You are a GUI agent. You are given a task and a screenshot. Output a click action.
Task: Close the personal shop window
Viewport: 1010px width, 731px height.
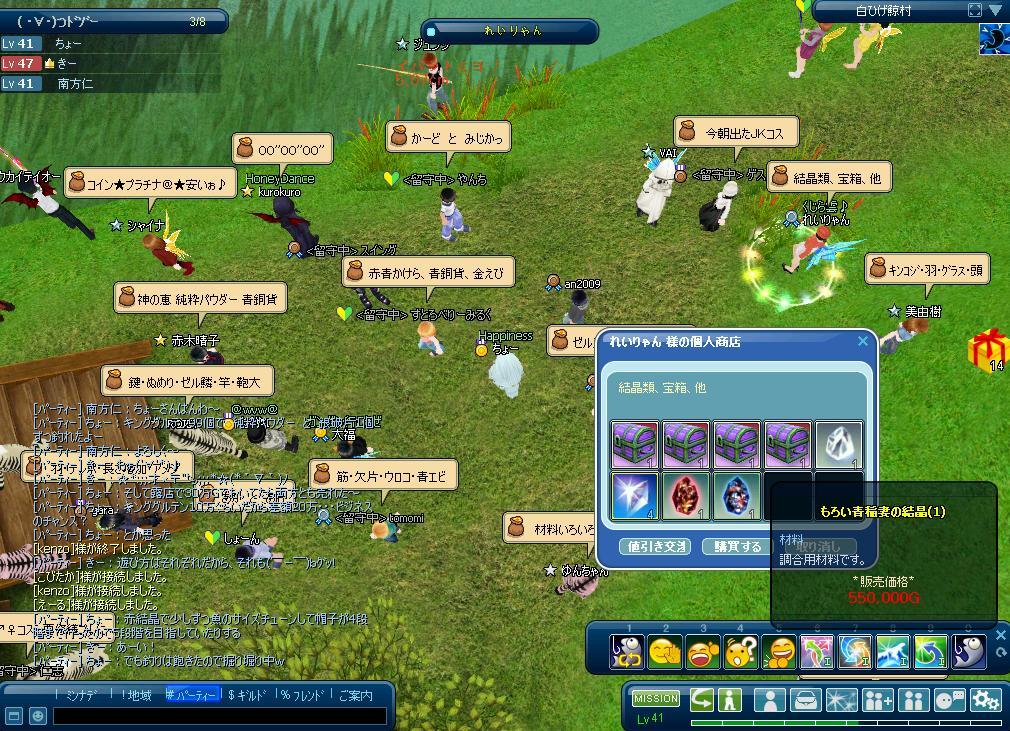[x=863, y=342]
